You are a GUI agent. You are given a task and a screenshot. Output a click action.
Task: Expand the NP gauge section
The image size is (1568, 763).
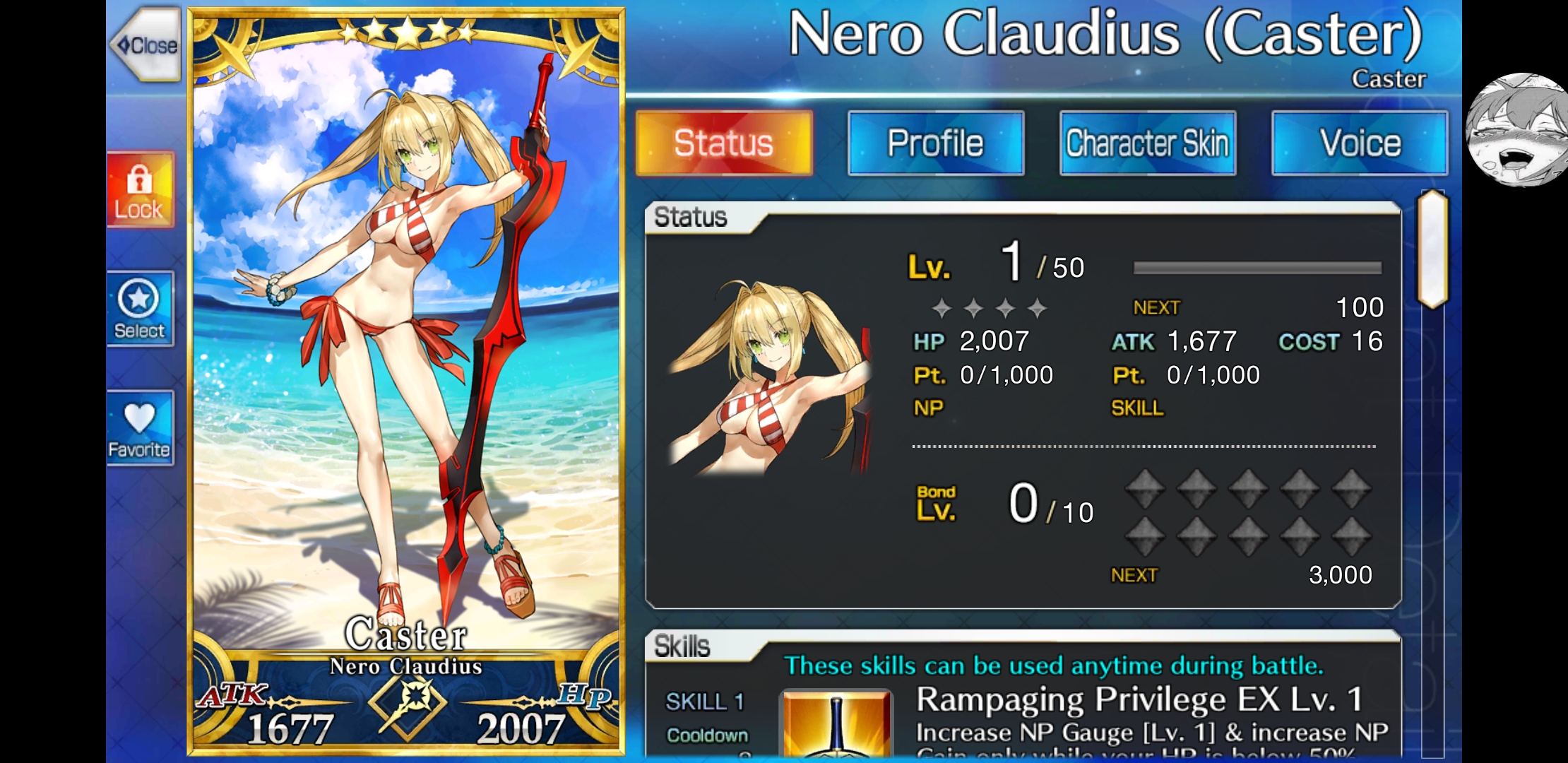coord(927,408)
